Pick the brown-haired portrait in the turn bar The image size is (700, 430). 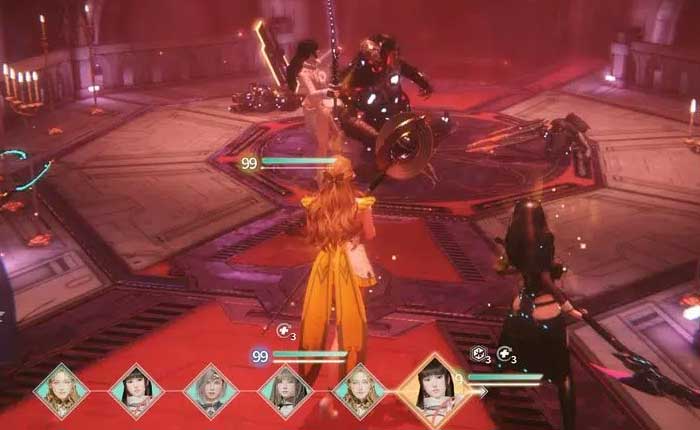point(284,391)
